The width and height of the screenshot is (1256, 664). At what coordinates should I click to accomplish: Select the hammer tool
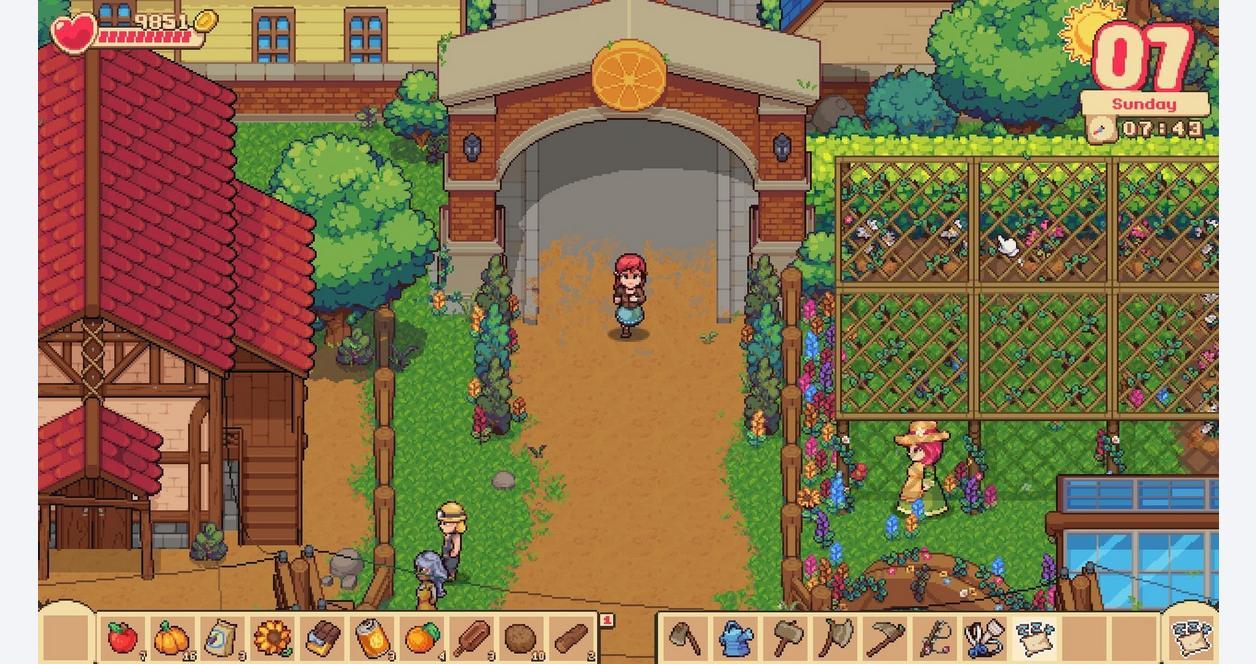(x=785, y=637)
